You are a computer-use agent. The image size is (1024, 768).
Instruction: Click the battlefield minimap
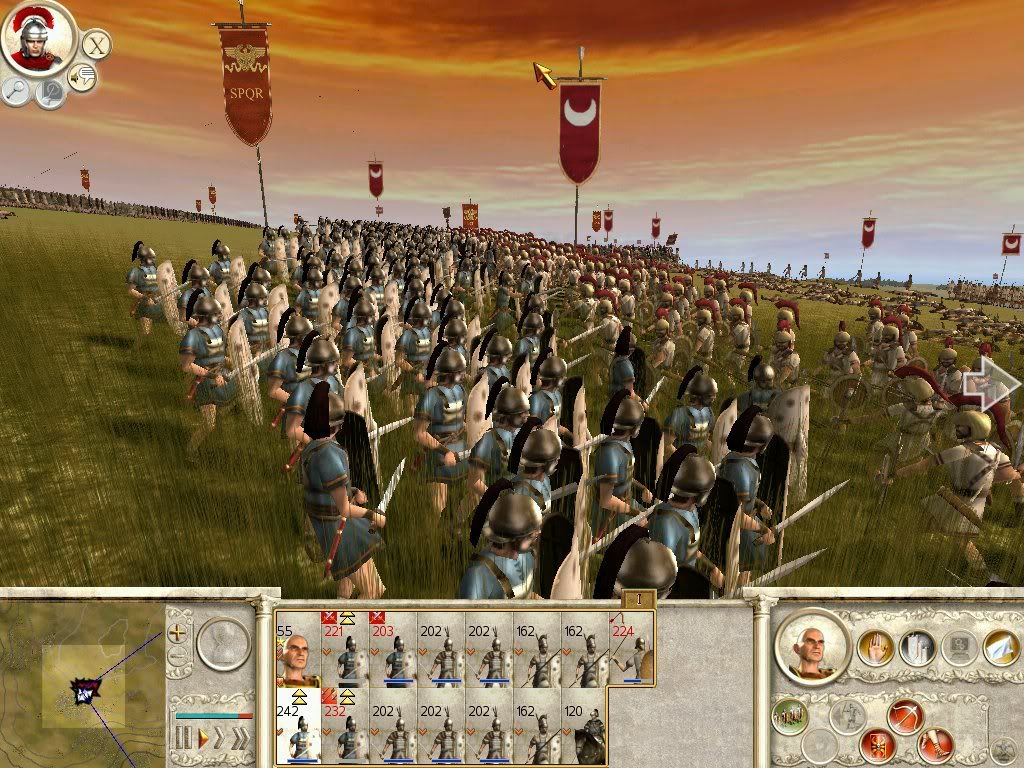coord(82,683)
